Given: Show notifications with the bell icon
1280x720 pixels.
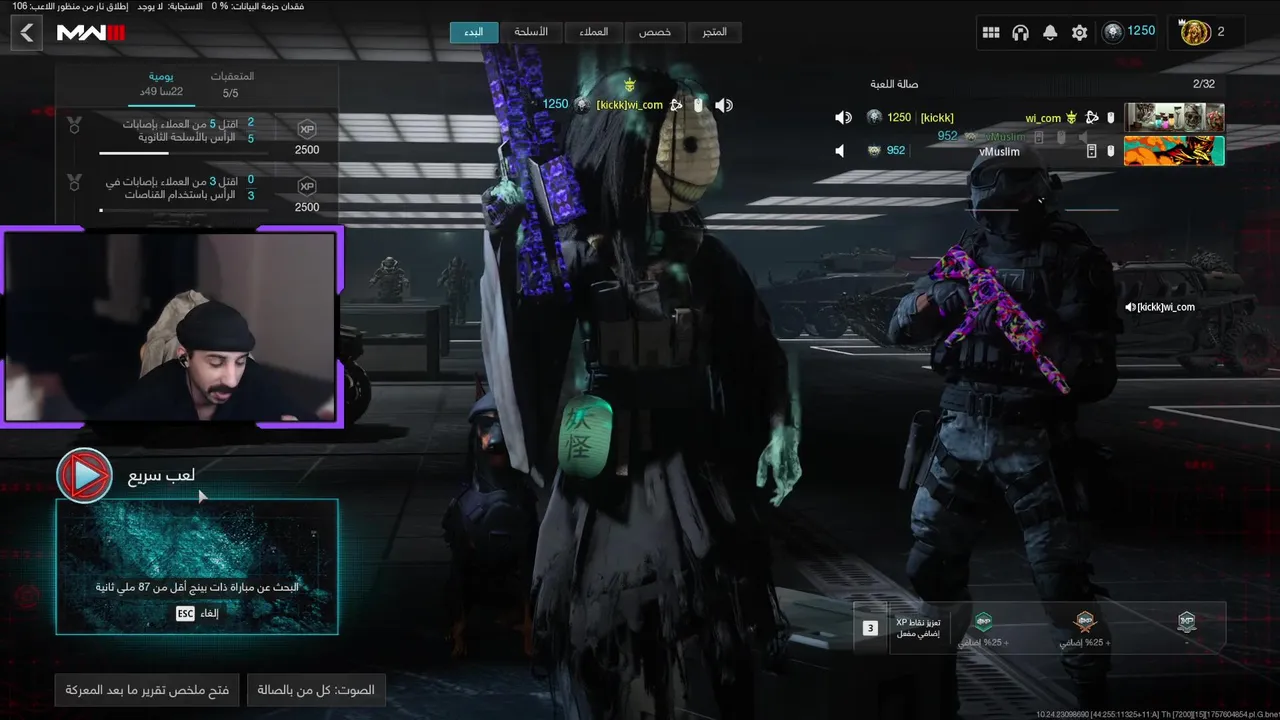Looking at the screenshot, I should [x=1050, y=33].
